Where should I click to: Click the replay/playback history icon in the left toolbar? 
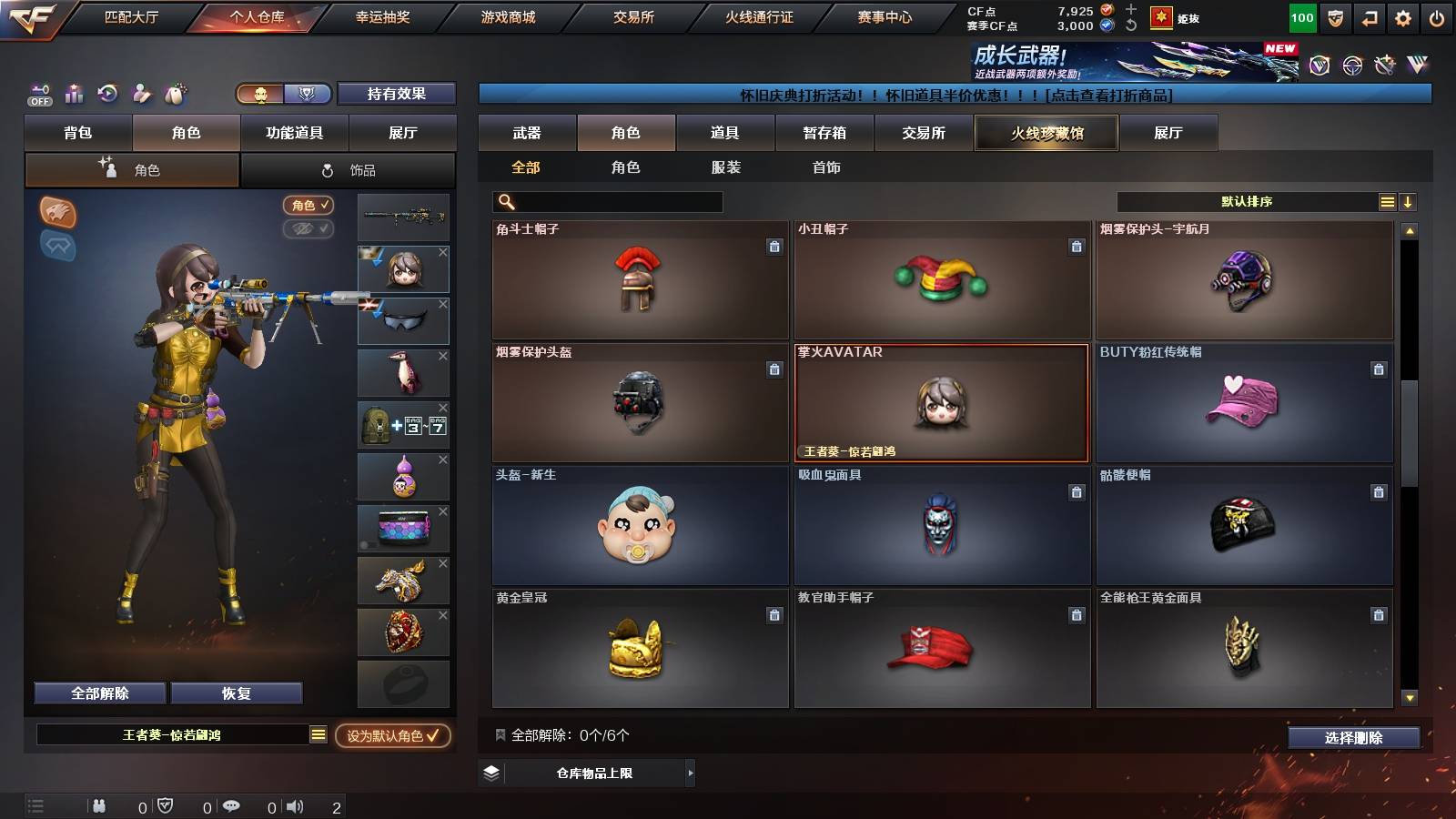pos(108,94)
